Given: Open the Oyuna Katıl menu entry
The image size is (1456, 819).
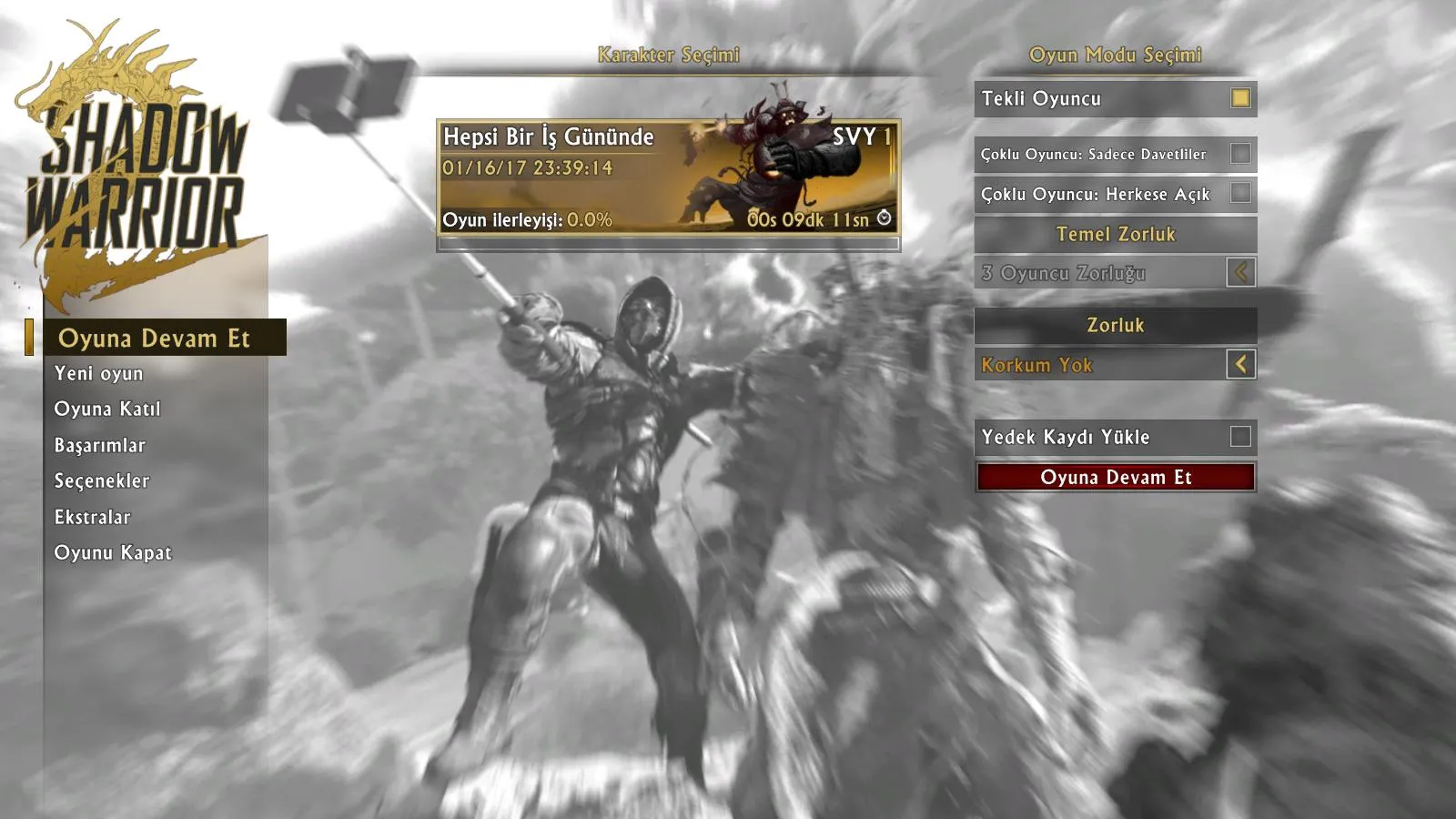Looking at the screenshot, I should [x=107, y=409].
